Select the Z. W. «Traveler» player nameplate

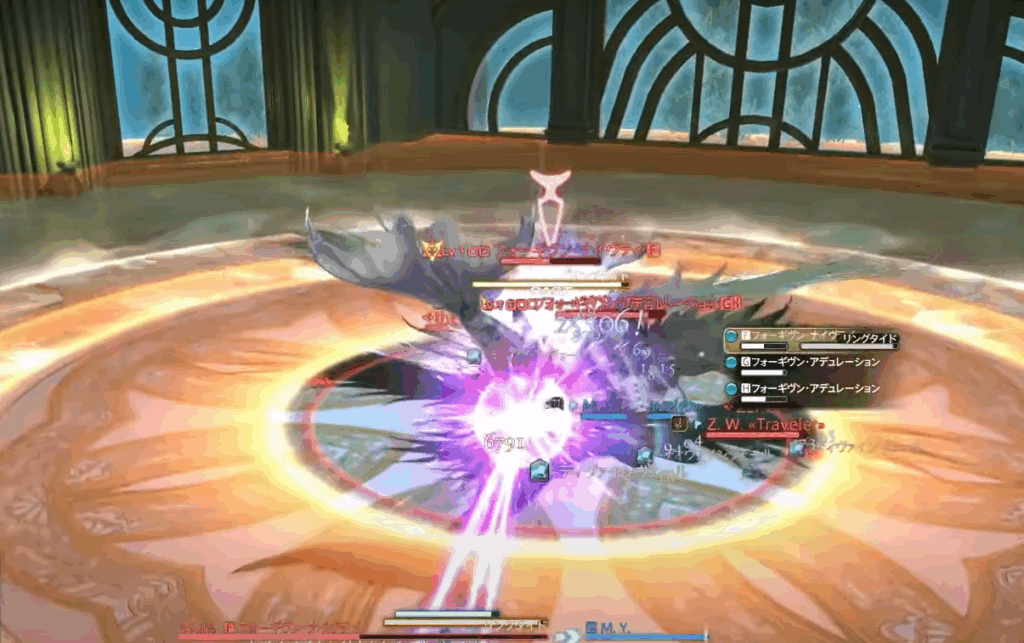pyautogui.click(x=765, y=425)
